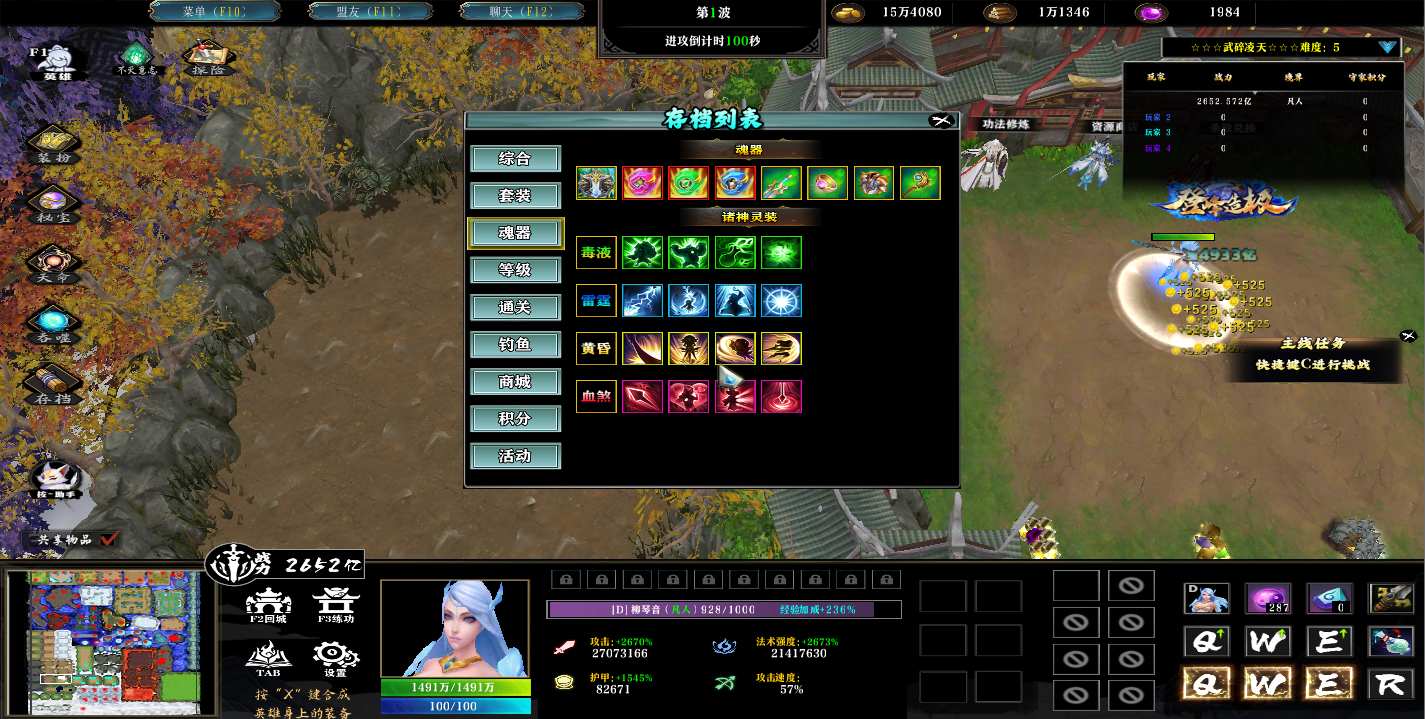Screen dimensions: 1425x719
Task: Switch to the 钓鱼 fishing tab
Action: [x=515, y=345]
